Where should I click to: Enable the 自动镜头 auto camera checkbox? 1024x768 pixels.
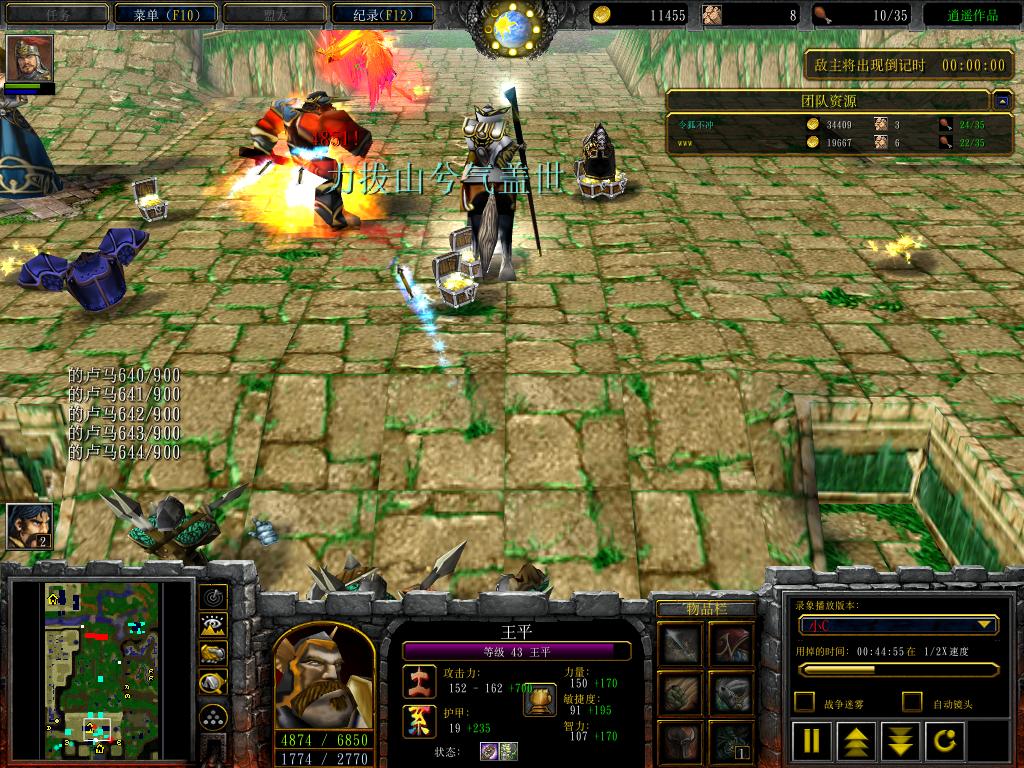[x=912, y=702]
